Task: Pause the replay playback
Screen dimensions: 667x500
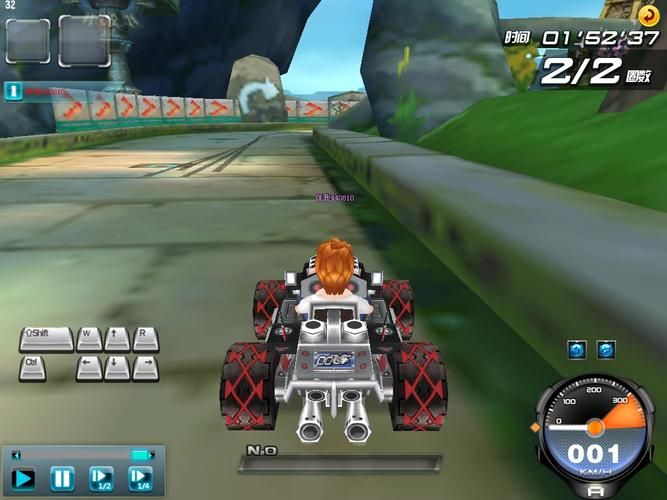Action: [x=62, y=479]
